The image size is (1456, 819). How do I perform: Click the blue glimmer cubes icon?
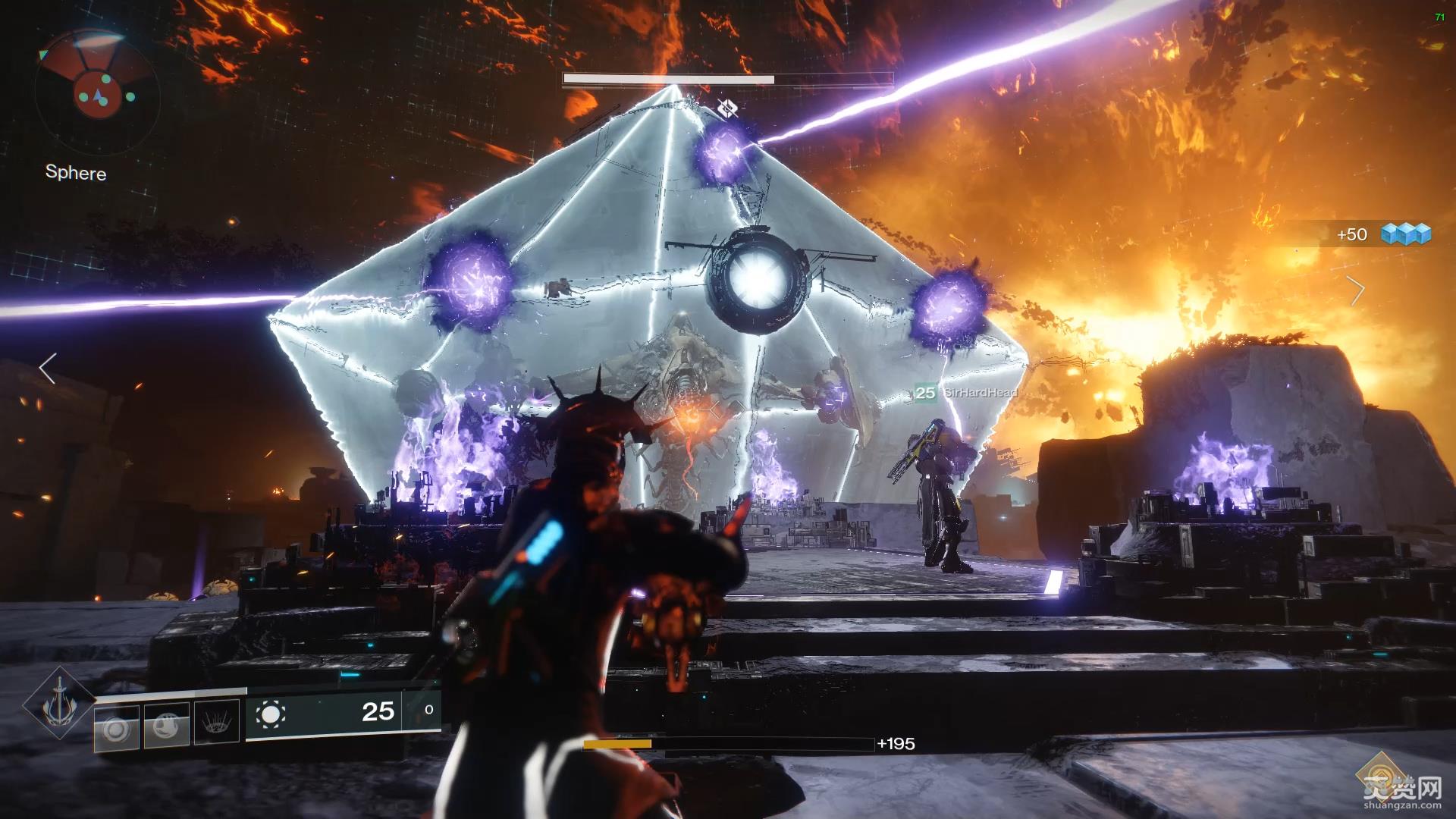[x=1405, y=234]
